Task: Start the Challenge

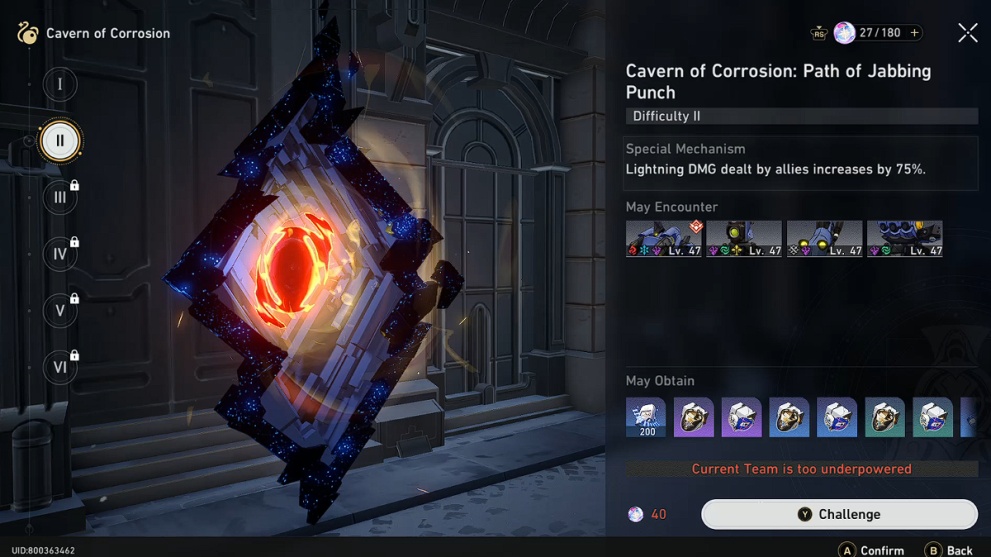Action: (x=839, y=514)
